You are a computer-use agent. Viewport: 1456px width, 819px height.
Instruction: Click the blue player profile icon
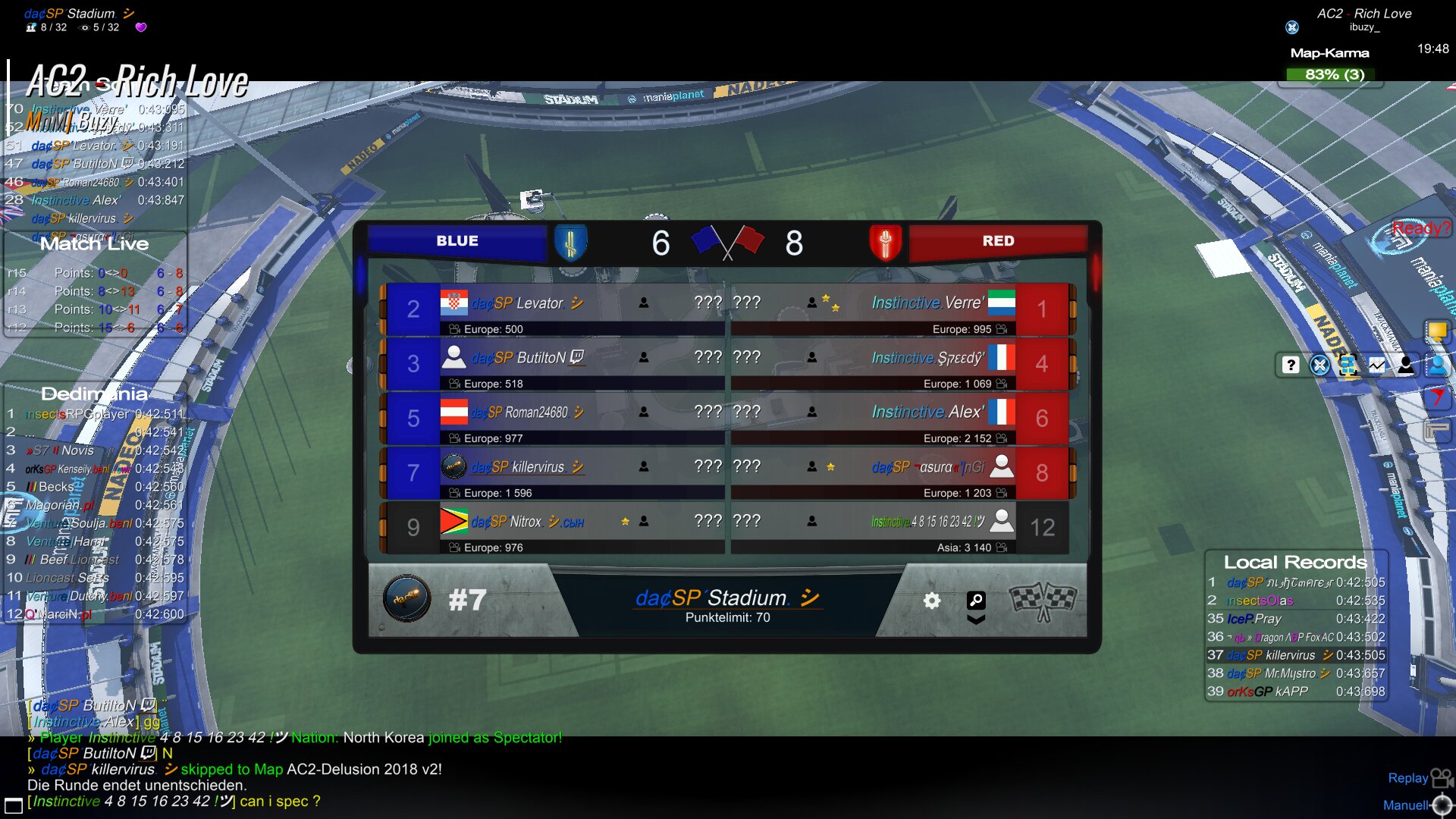click(1436, 365)
